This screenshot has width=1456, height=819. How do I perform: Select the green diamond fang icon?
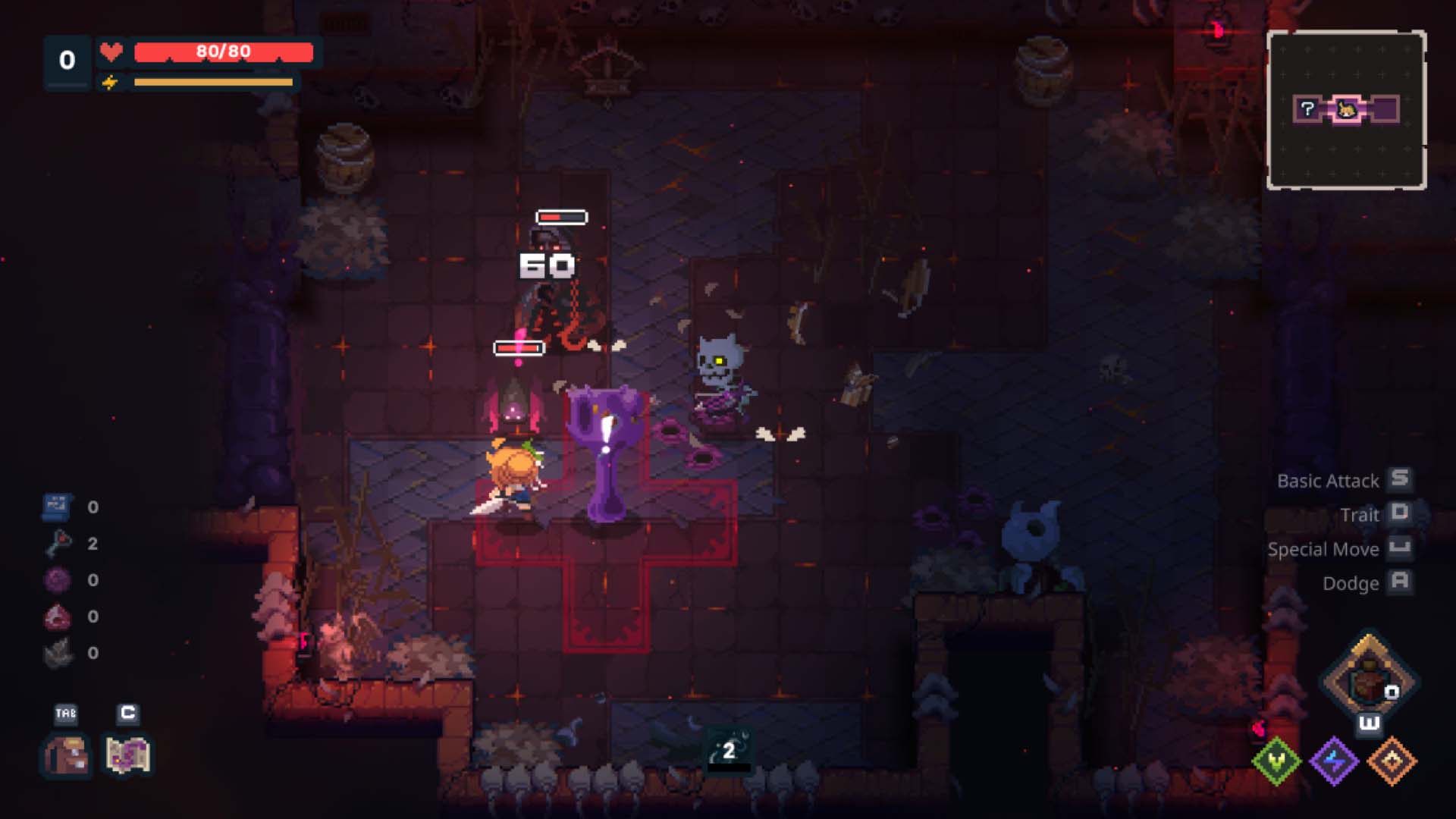tap(1277, 761)
